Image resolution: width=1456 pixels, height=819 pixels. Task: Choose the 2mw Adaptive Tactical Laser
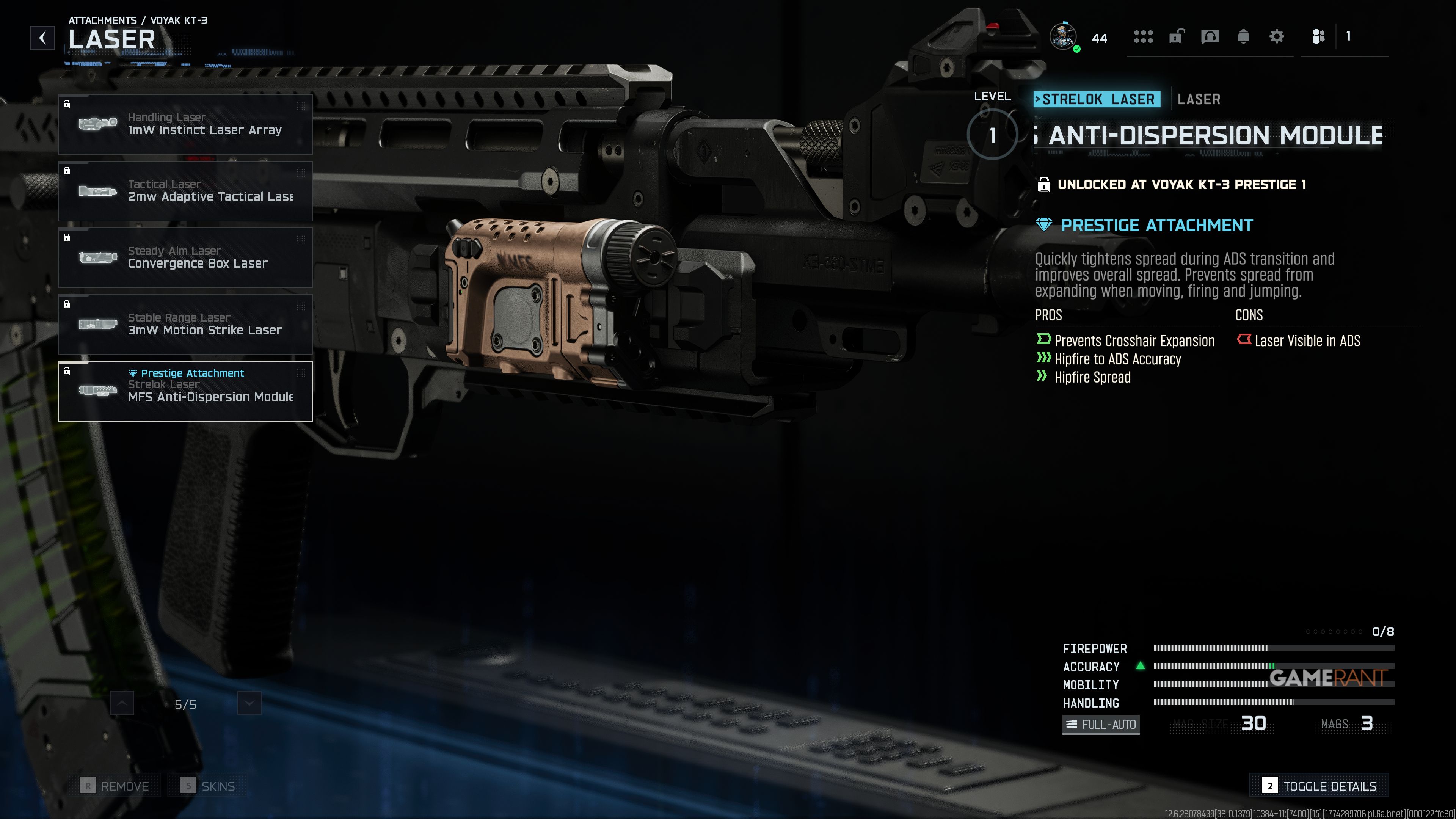click(x=185, y=191)
